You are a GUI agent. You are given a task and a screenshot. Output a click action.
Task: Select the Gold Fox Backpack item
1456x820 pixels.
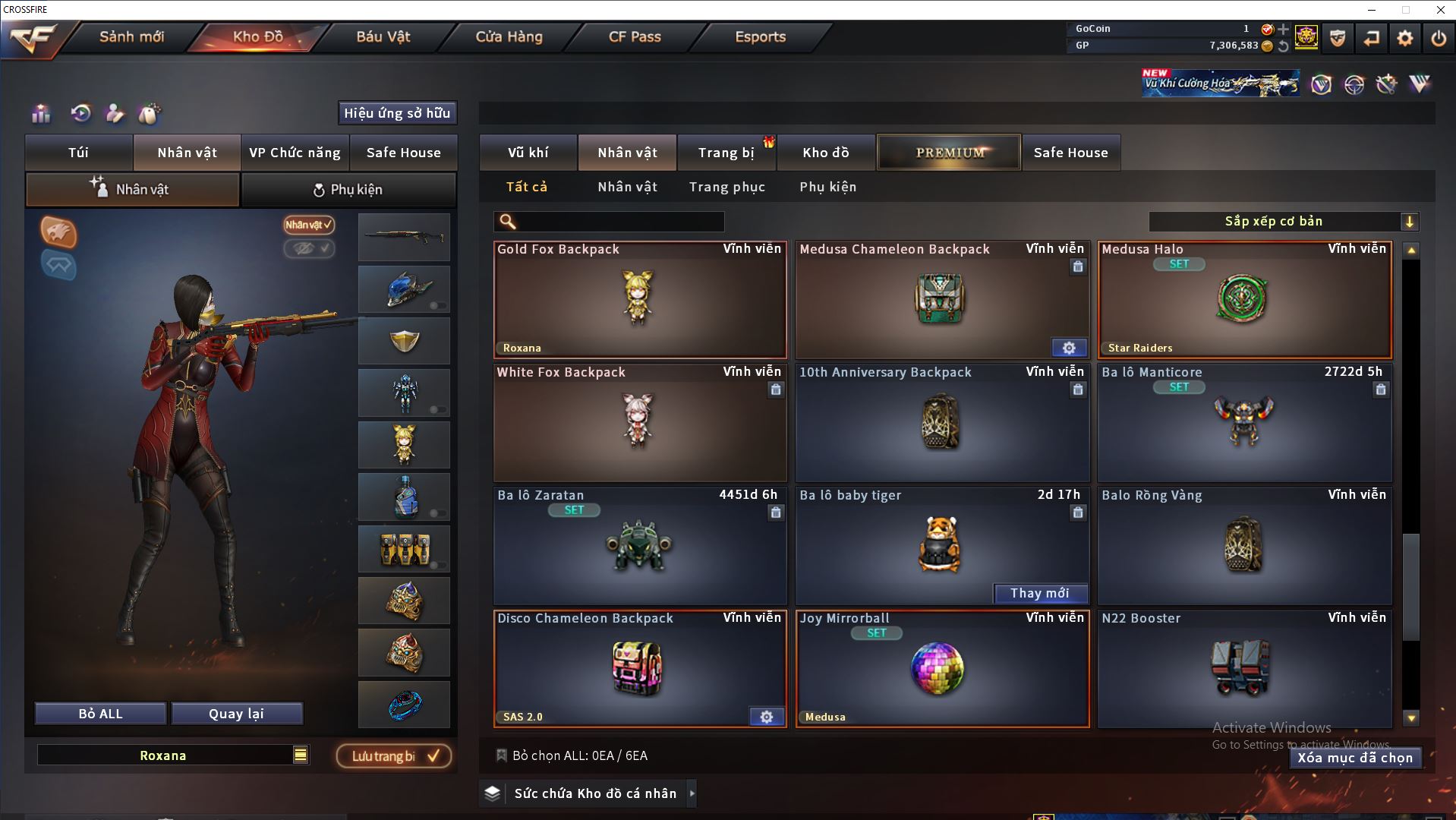pyautogui.click(x=639, y=300)
